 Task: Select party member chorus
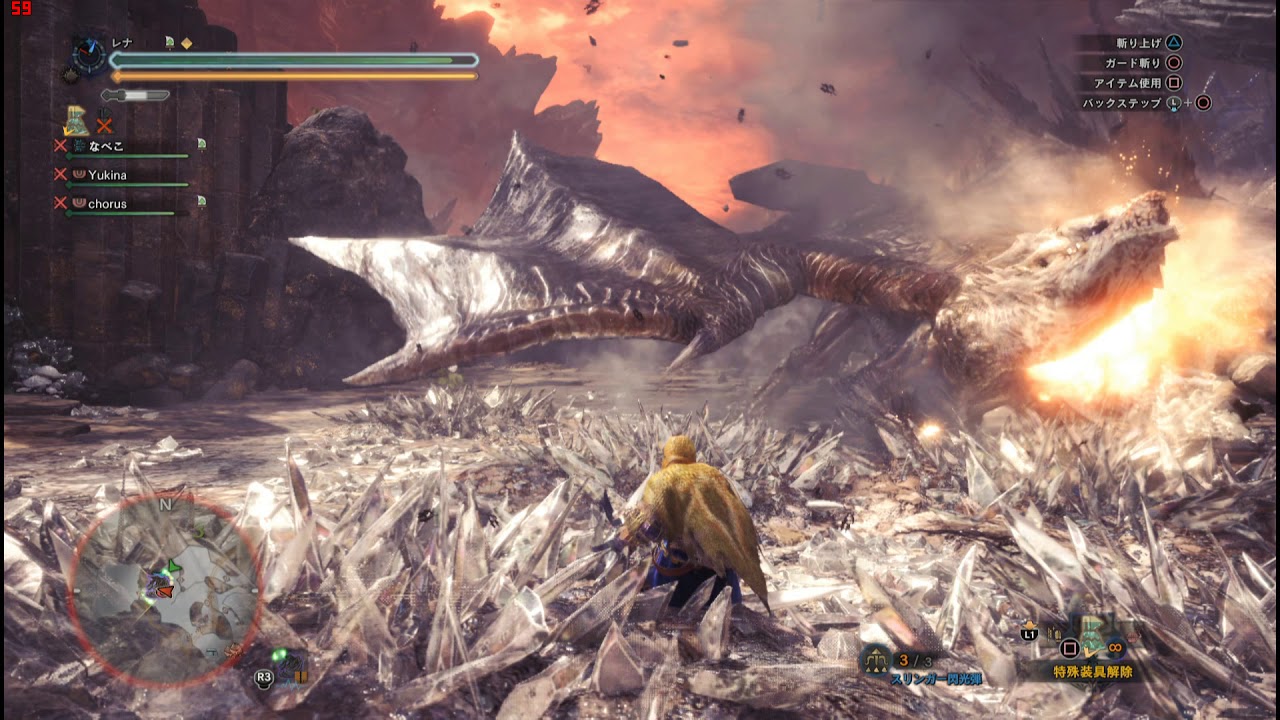(107, 204)
